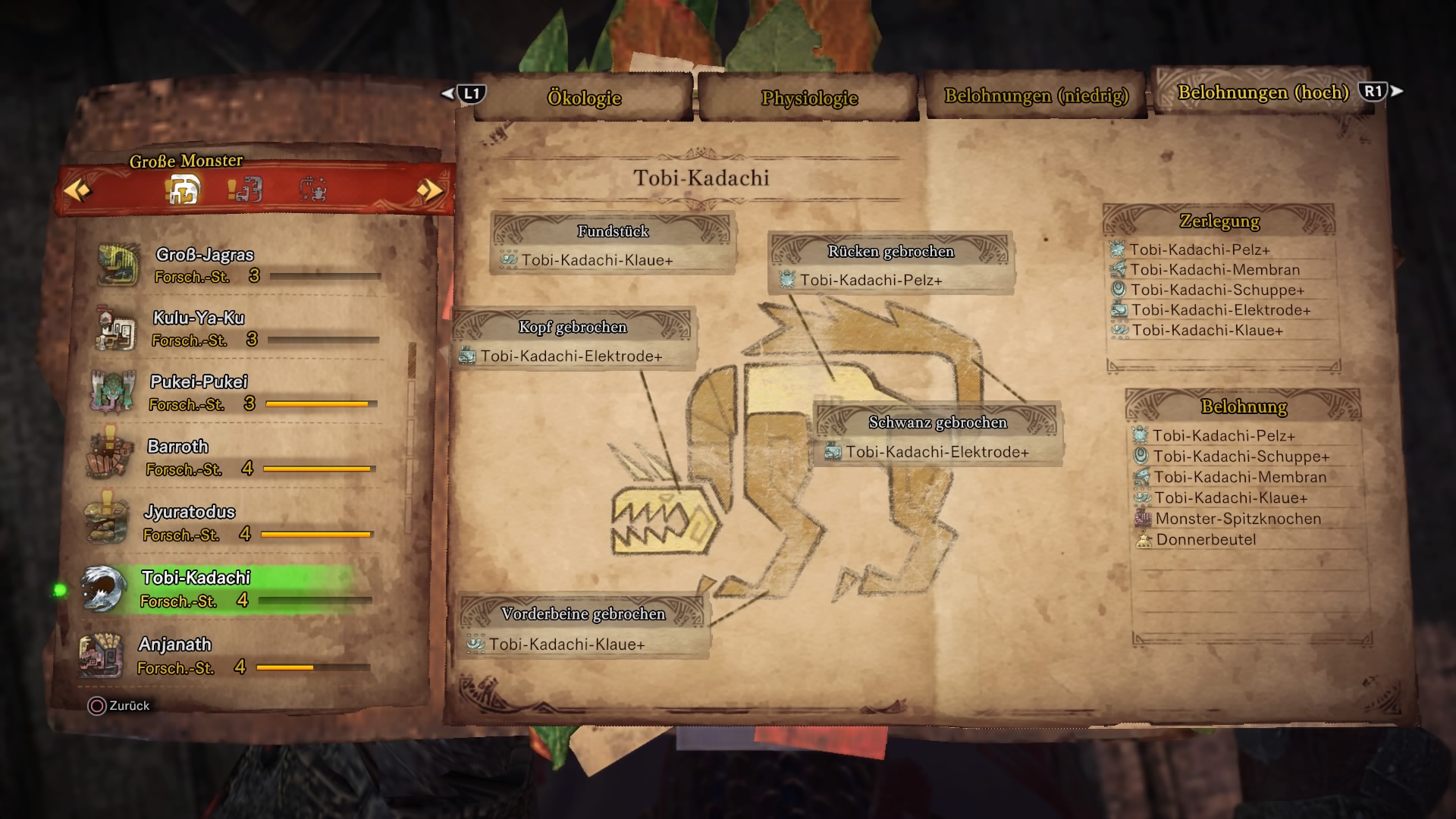Switch to the Ökologie tab
Screen dimensions: 1456x819
click(x=584, y=98)
